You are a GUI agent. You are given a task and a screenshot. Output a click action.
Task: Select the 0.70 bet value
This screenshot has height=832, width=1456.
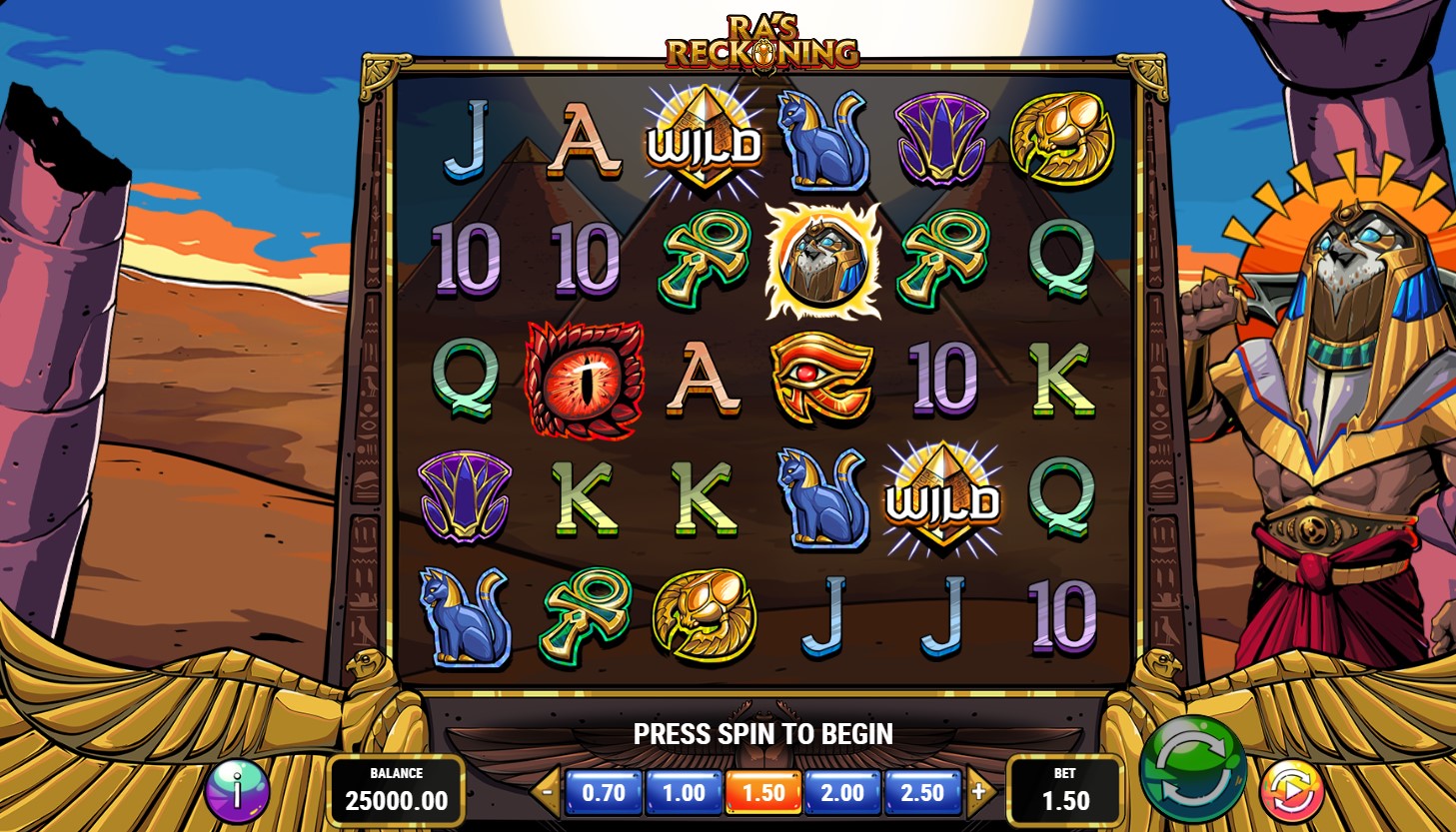coord(604,793)
